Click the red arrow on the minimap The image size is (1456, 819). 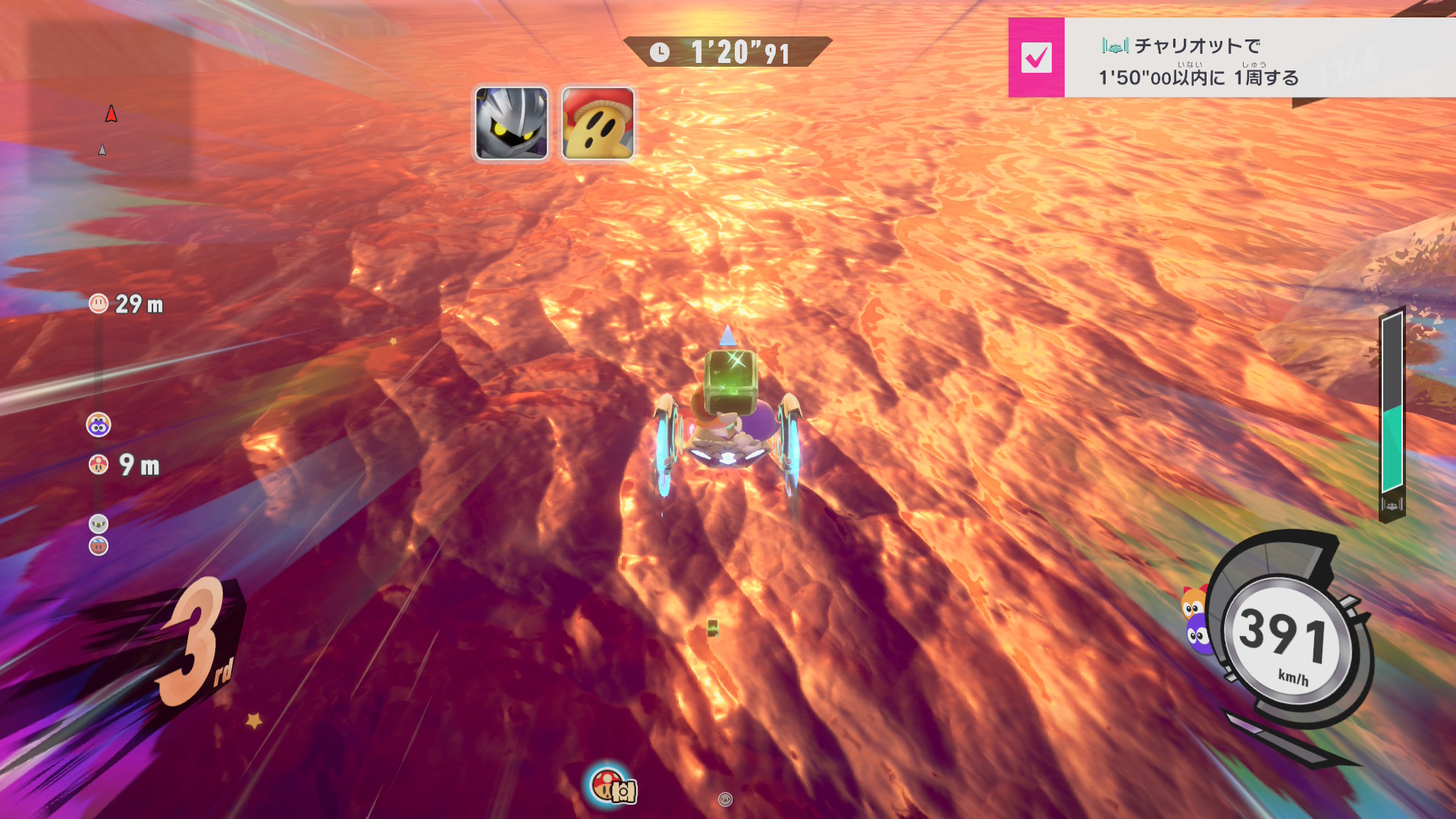pyautogui.click(x=111, y=114)
